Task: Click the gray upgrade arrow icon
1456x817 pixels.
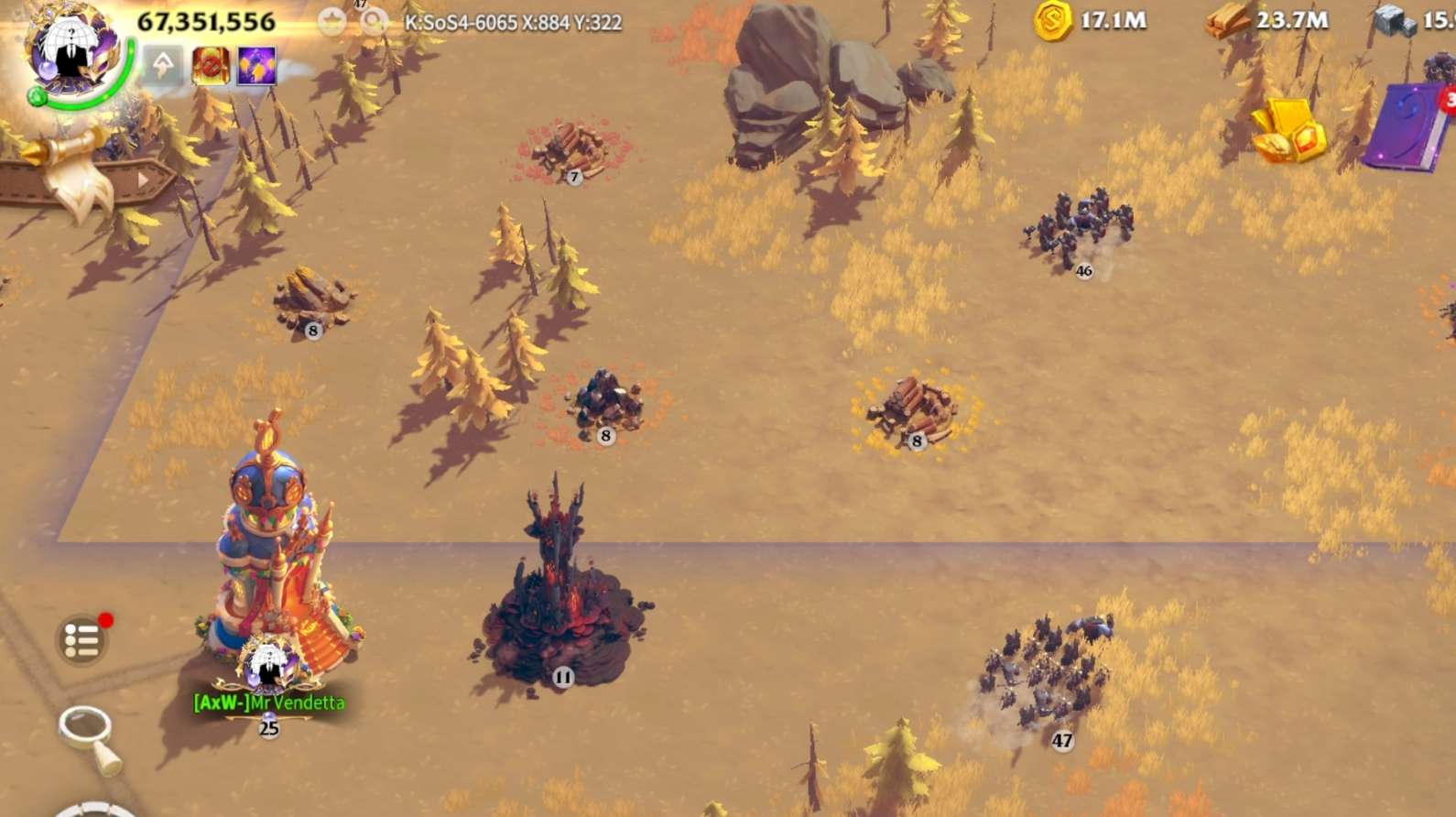Action: (162, 62)
